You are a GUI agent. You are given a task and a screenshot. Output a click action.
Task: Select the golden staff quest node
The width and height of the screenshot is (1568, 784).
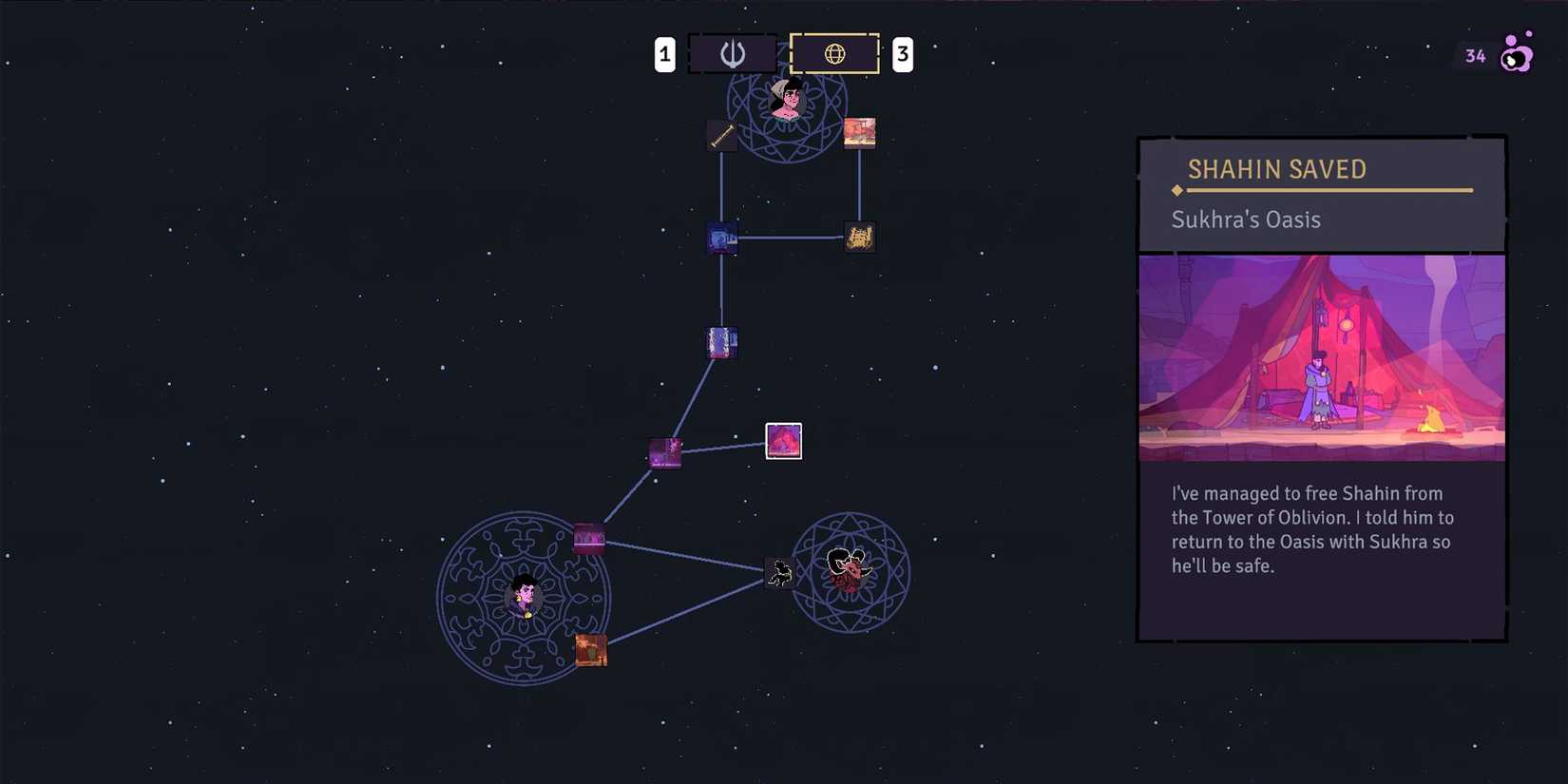[721, 137]
